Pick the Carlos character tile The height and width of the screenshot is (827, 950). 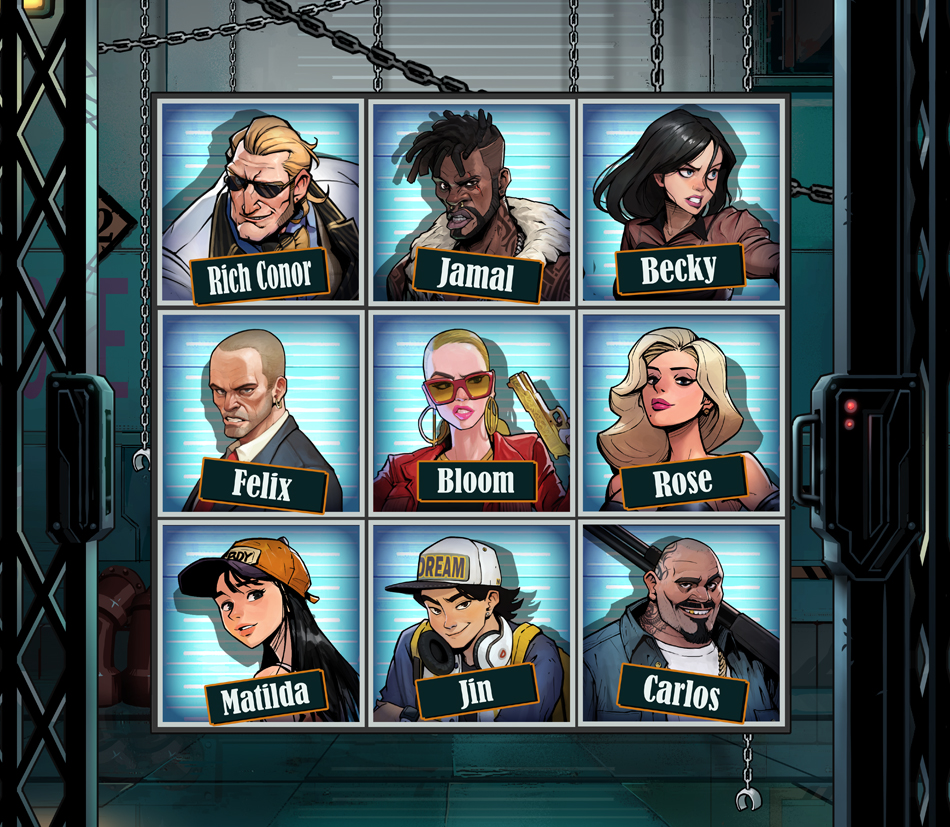[x=681, y=622]
